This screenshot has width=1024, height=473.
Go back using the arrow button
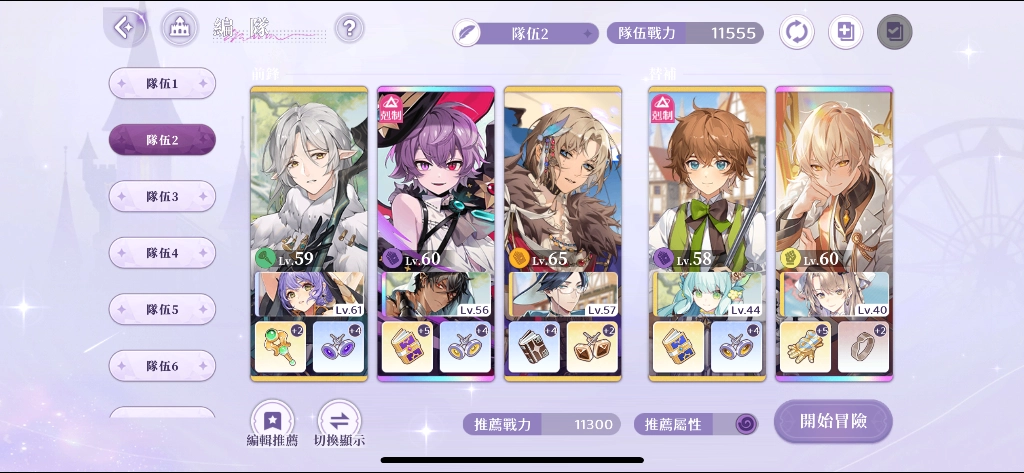point(126,27)
